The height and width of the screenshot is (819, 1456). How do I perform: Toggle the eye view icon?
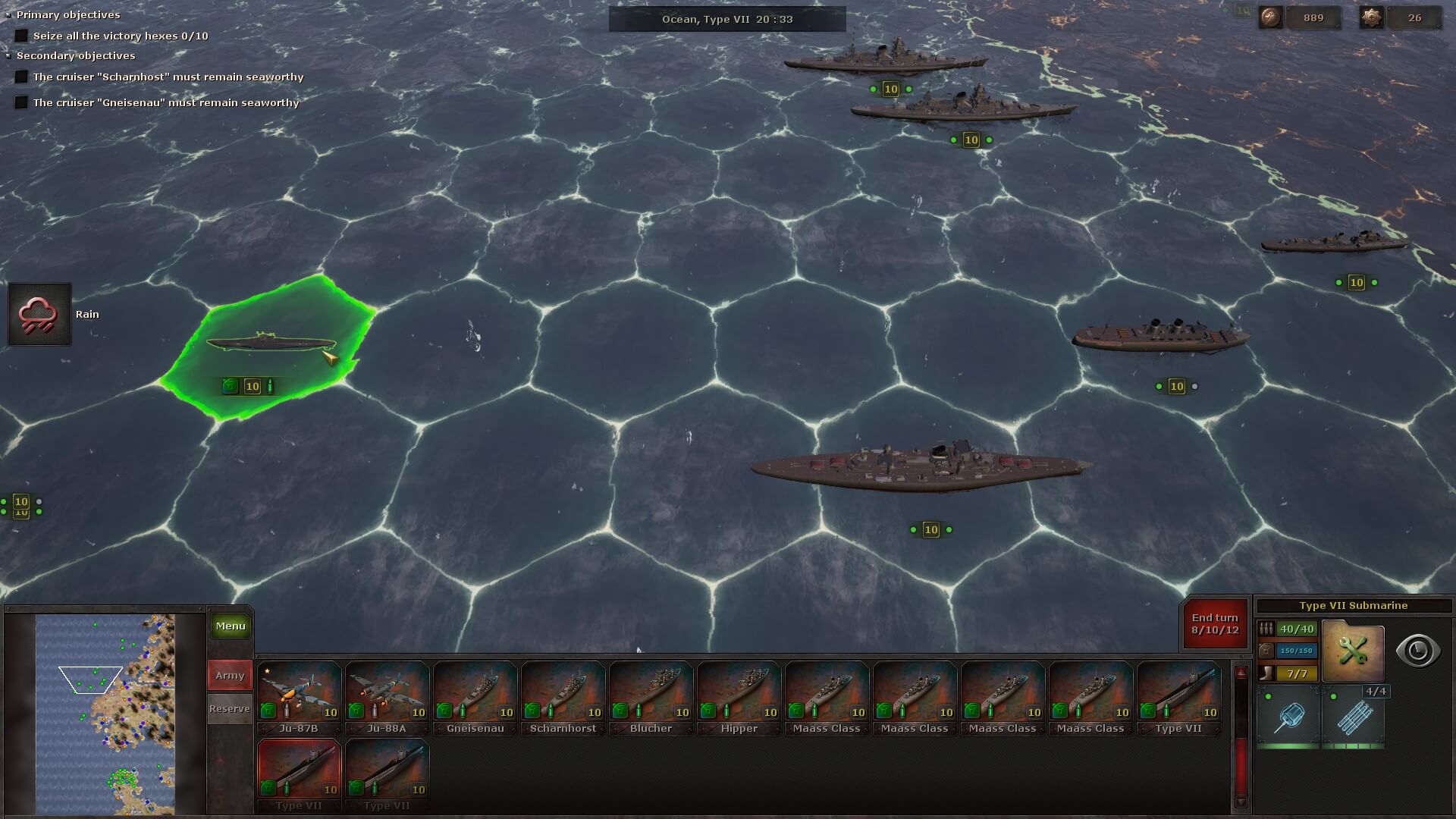click(1417, 651)
